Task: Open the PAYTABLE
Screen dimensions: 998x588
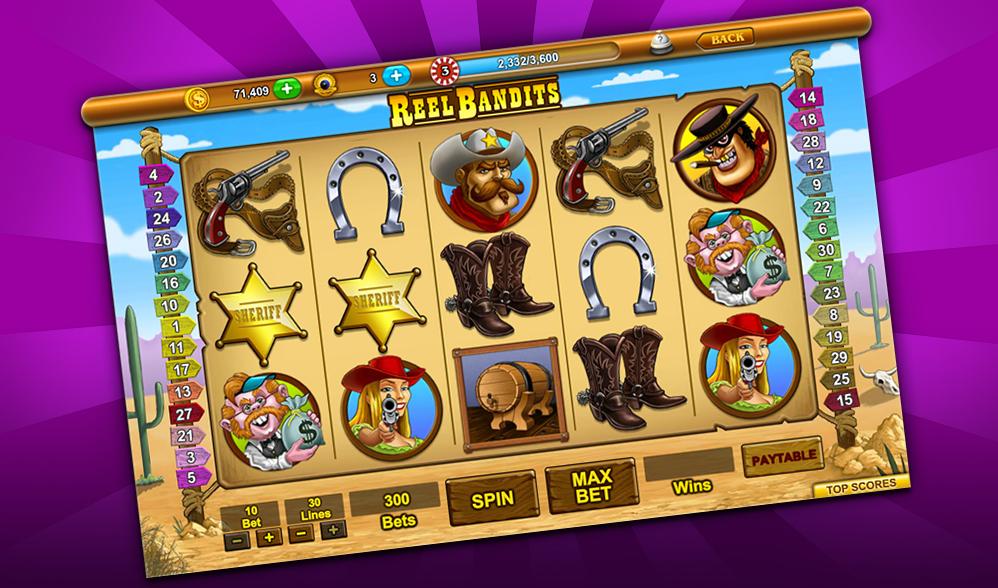Action: click(x=782, y=457)
